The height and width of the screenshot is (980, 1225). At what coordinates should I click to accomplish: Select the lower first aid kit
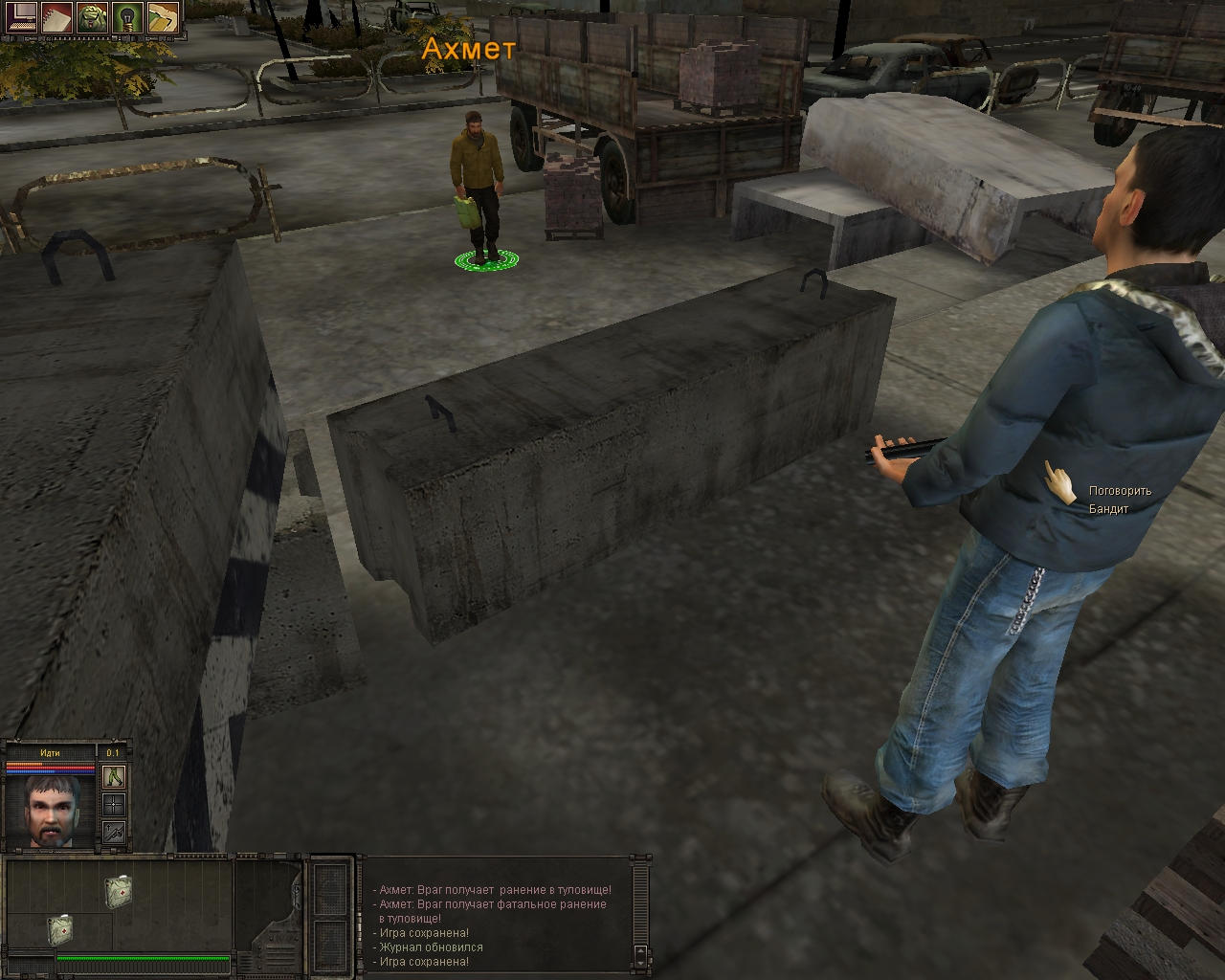(59, 928)
